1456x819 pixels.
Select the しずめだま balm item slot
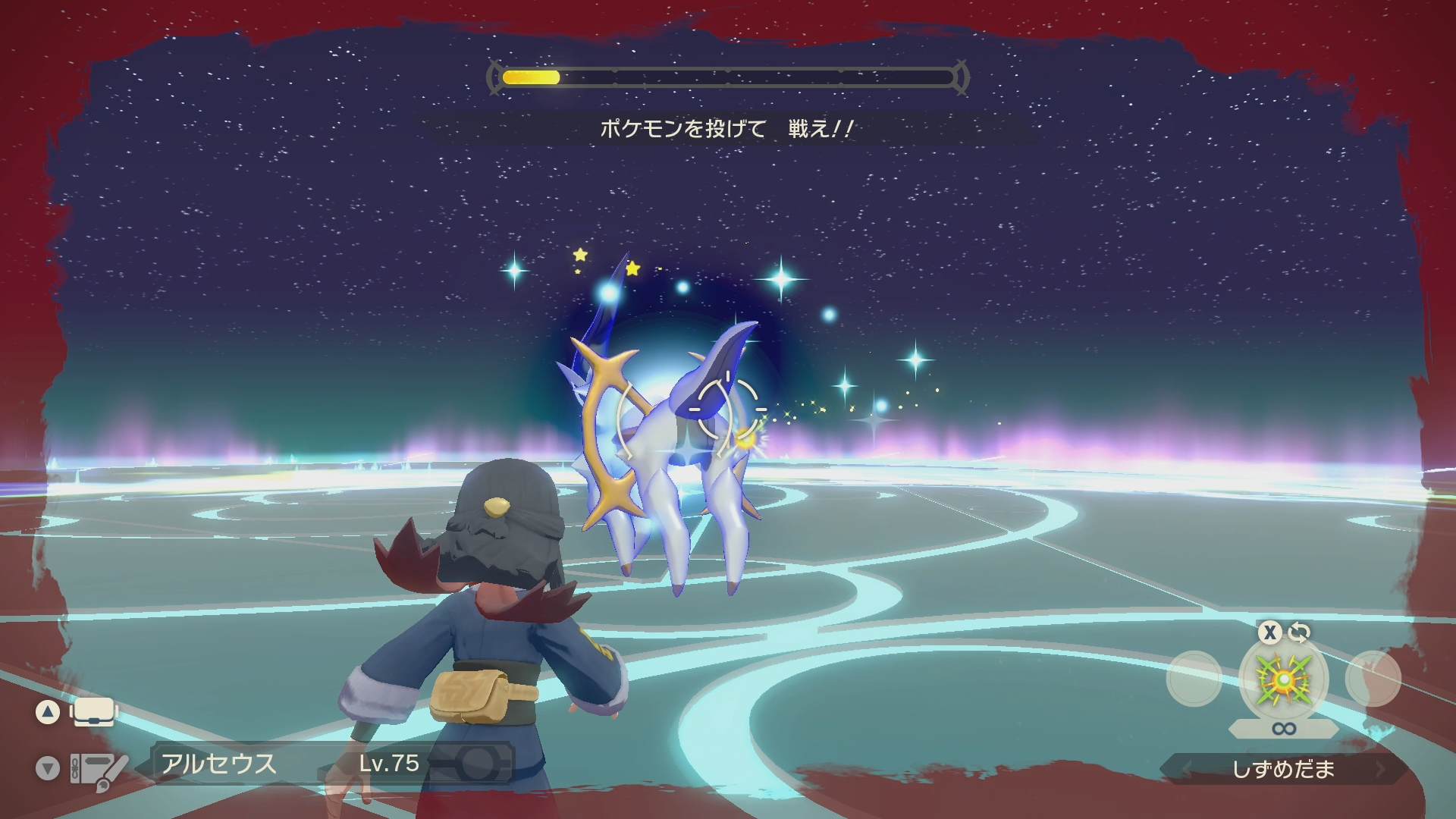[x=1283, y=679]
